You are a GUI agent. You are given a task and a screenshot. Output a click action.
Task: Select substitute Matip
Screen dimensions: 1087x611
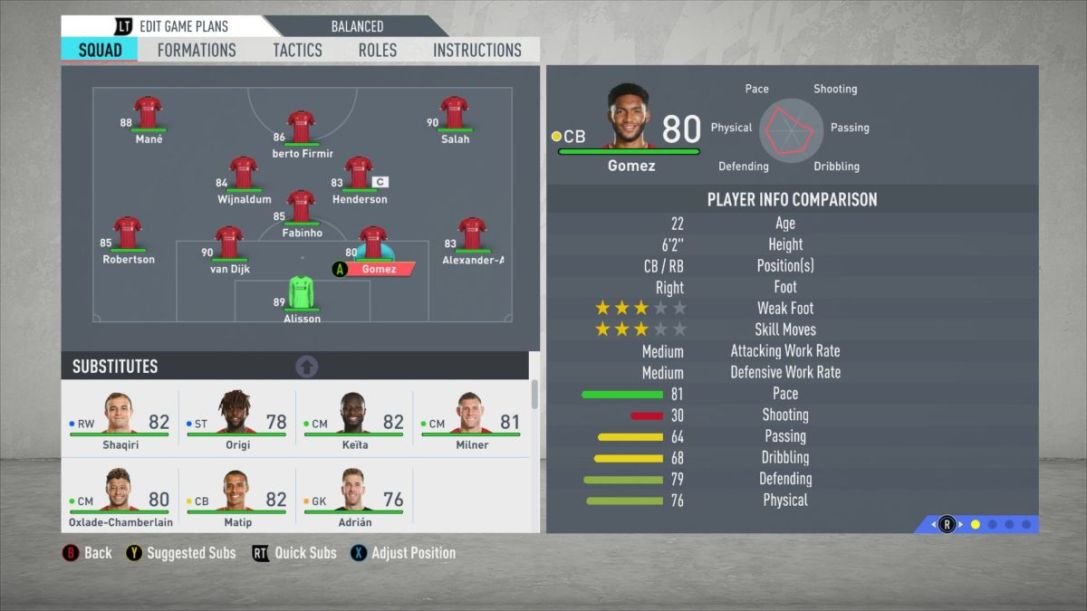(237, 497)
